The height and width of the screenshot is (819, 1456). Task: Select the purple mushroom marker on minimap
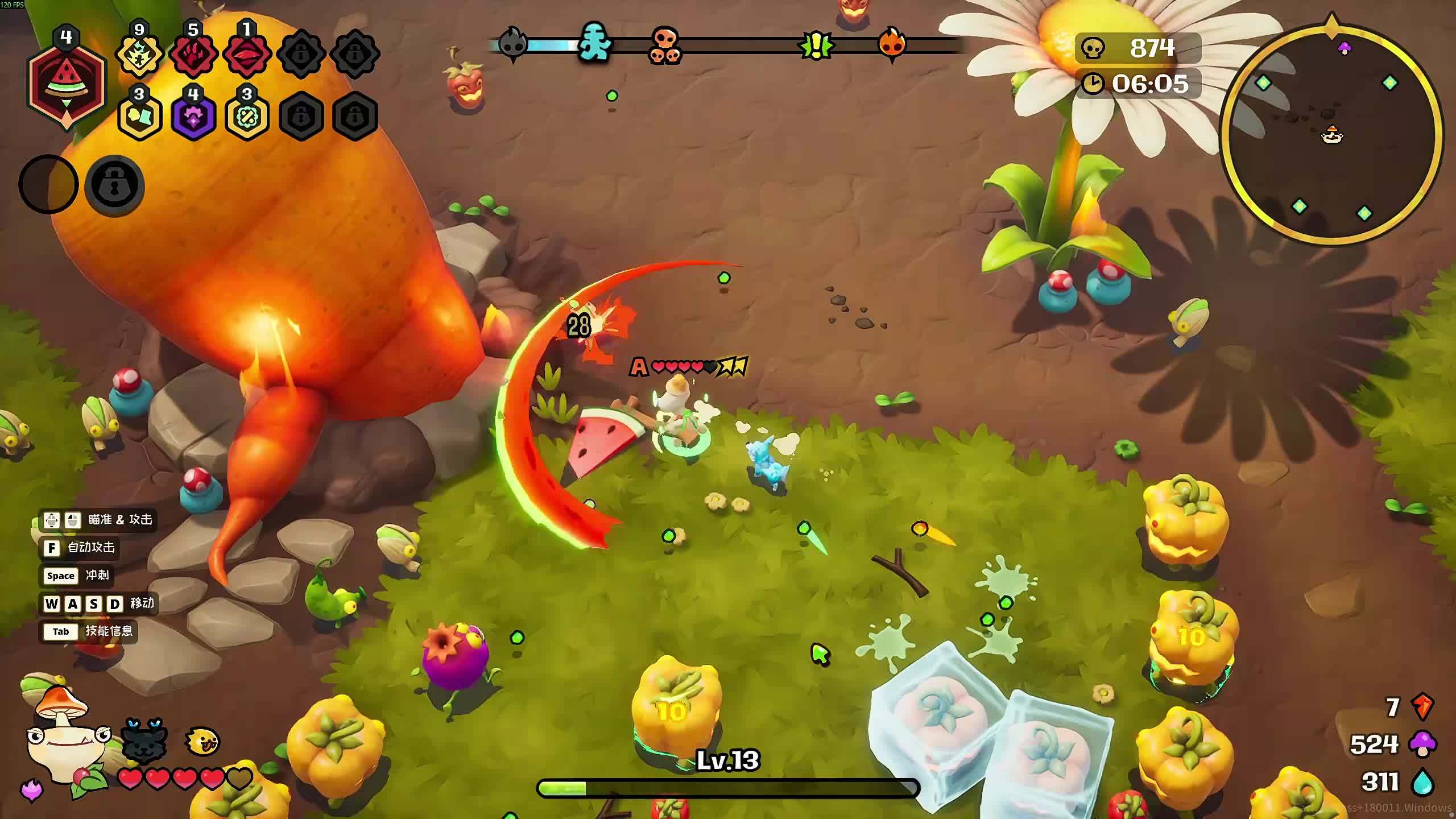[1345, 48]
